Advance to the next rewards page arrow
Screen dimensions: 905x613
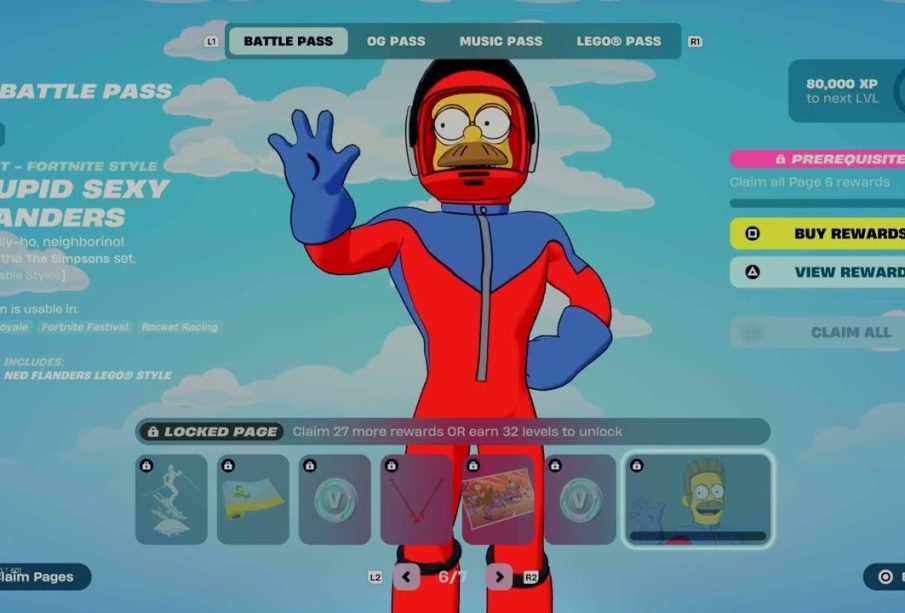coord(499,577)
